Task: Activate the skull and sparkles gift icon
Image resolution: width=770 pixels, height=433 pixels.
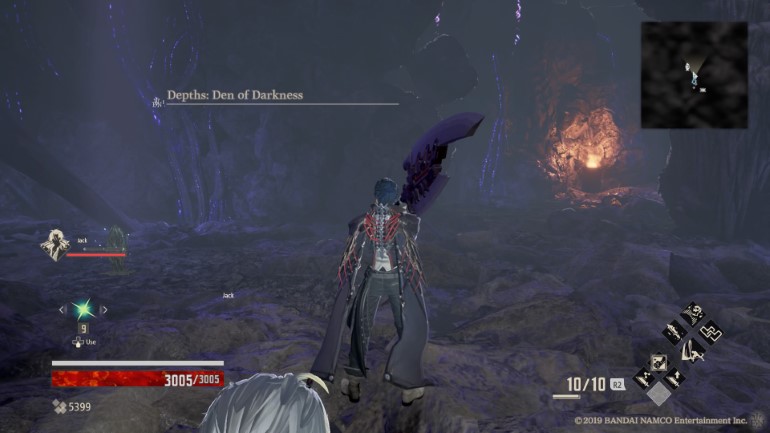Action: click(x=691, y=316)
